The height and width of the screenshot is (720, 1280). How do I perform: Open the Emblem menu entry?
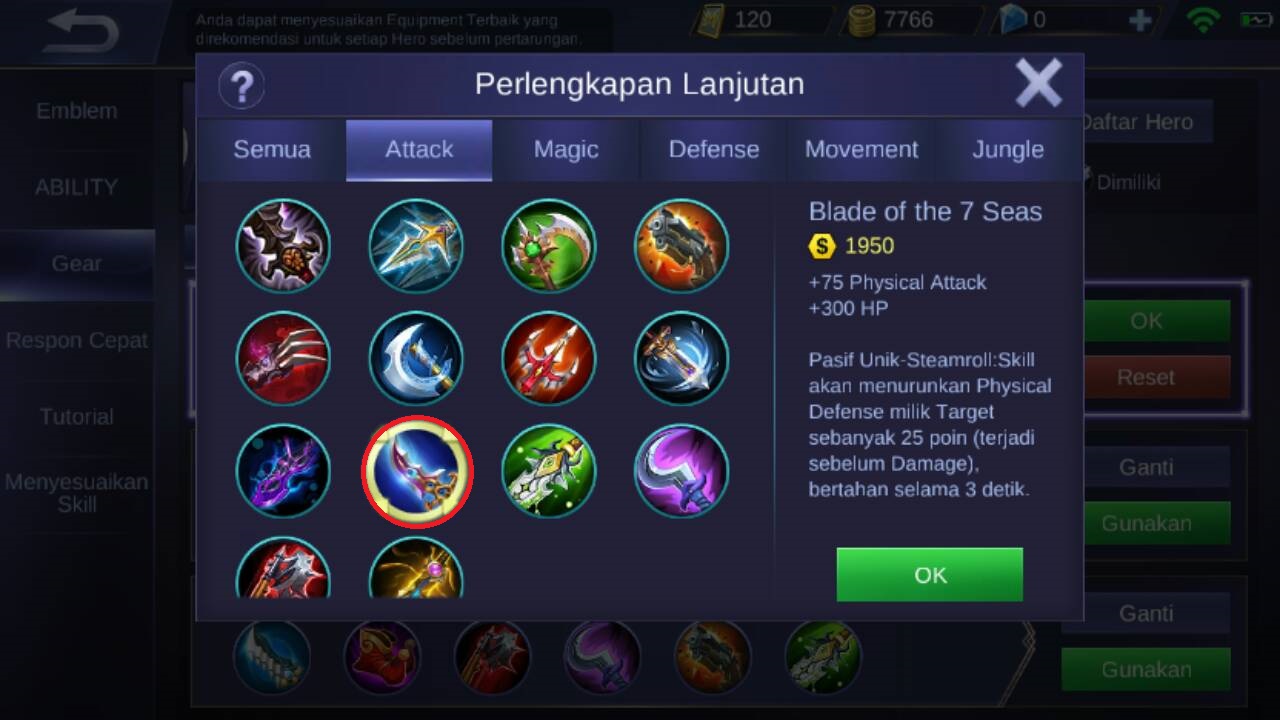[77, 111]
